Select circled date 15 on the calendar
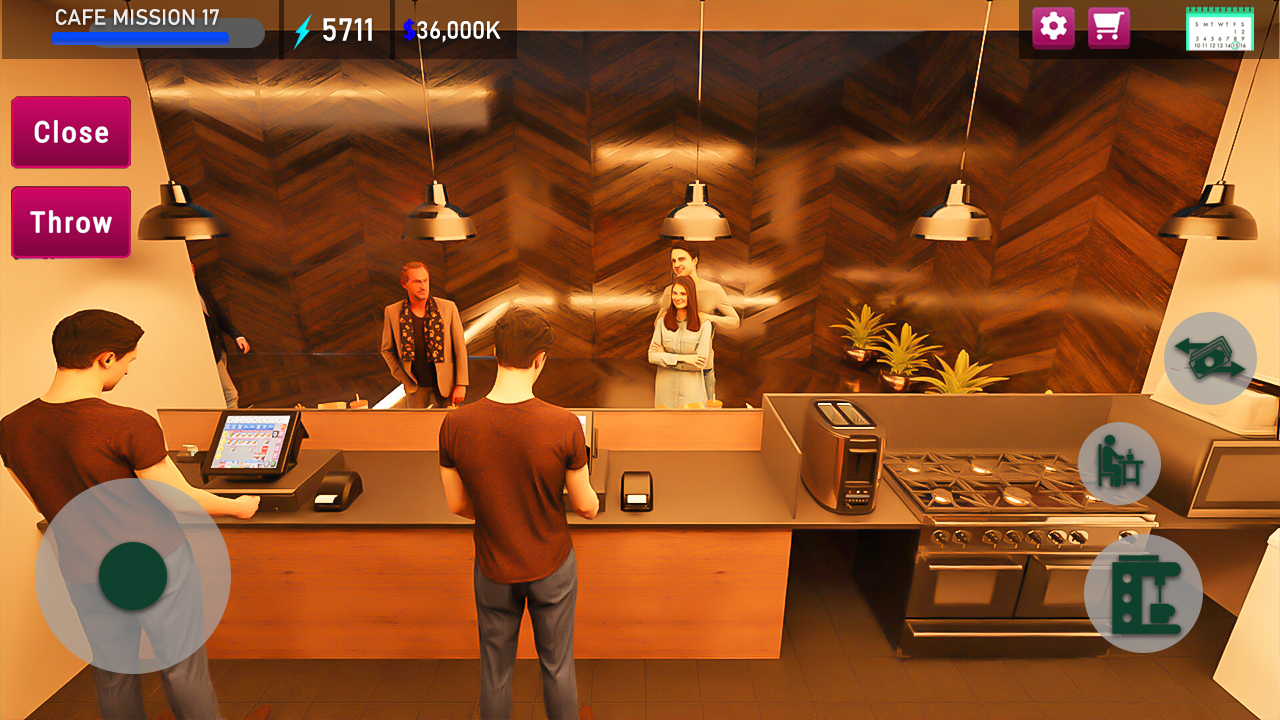Screen dimensions: 1280x720 click(1235, 45)
